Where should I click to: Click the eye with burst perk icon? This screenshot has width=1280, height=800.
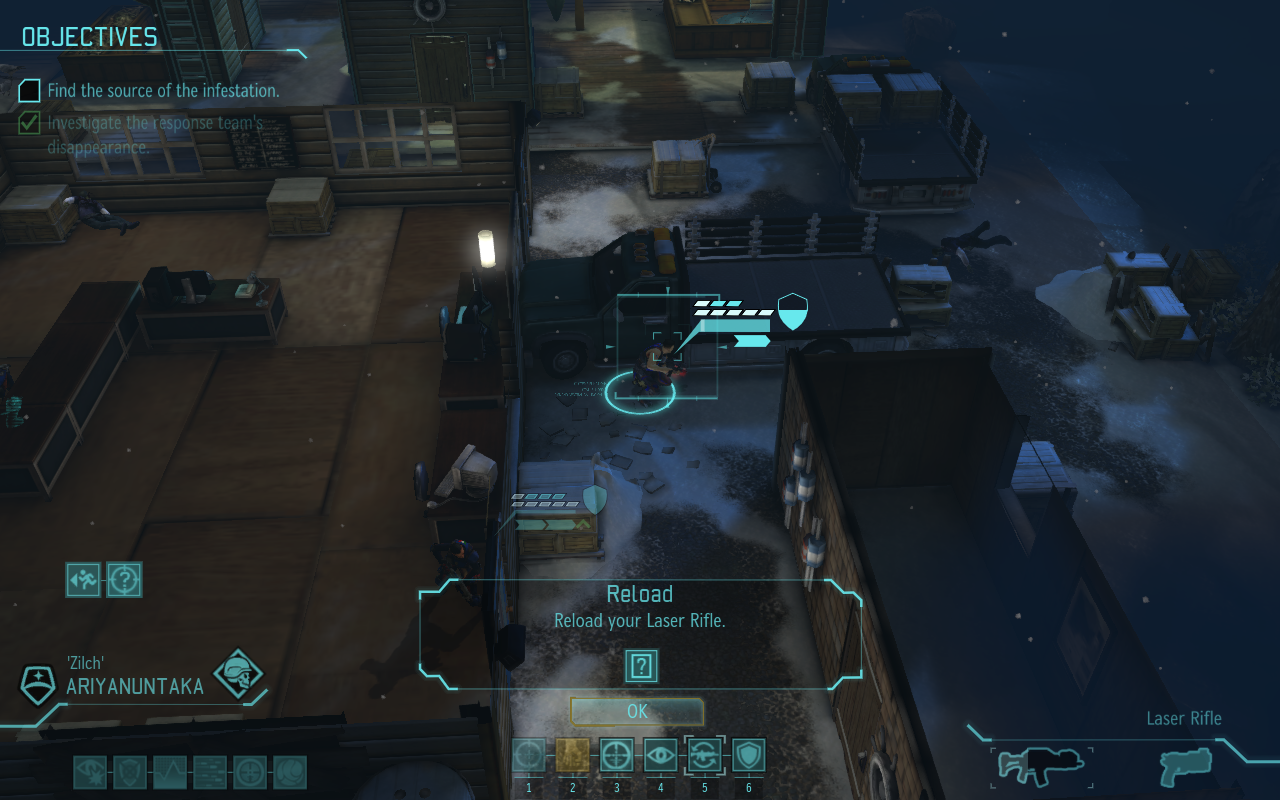tap(90, 773)
